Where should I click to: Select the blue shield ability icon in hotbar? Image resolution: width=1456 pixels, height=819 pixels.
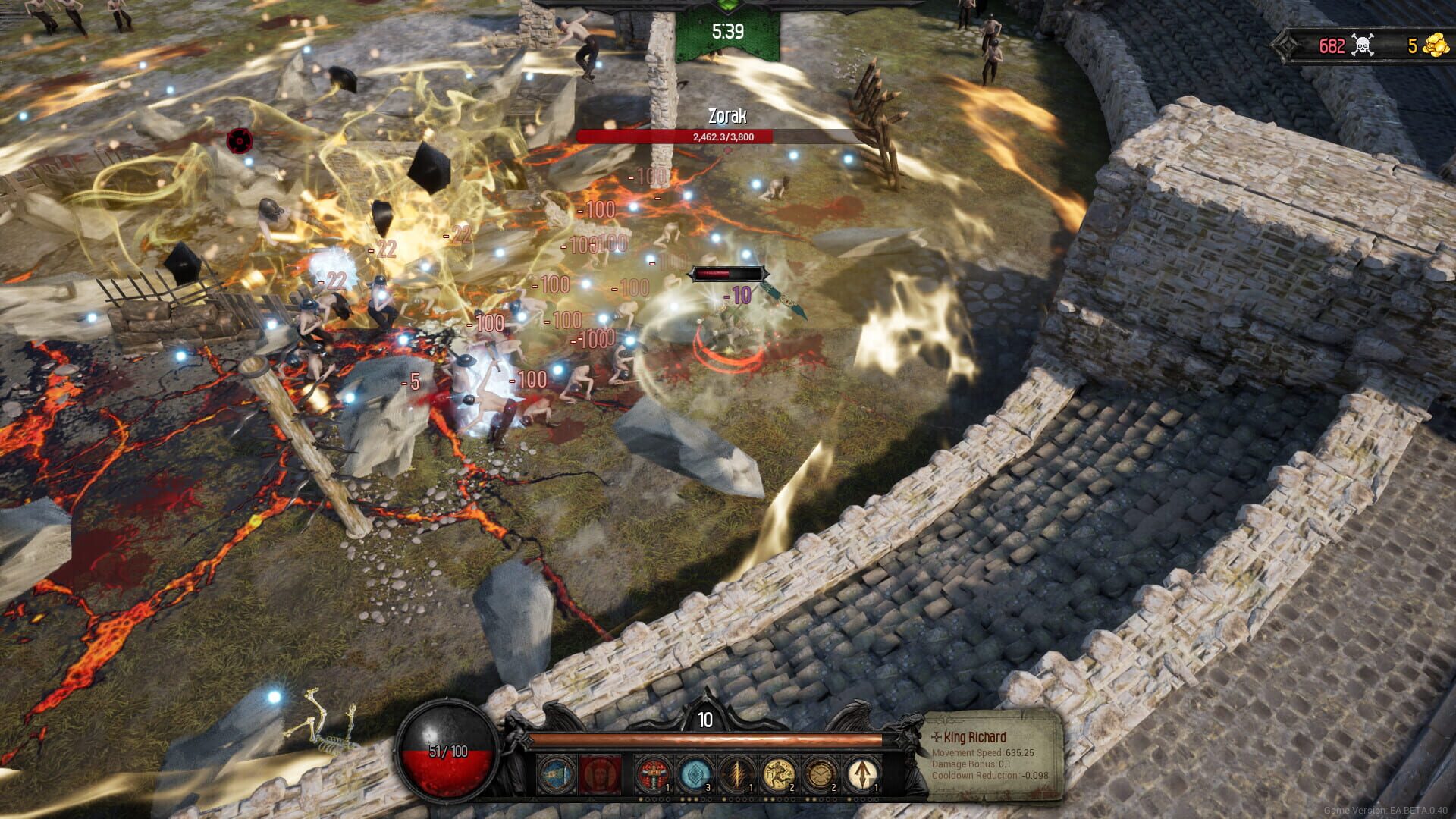coord(554,773)
